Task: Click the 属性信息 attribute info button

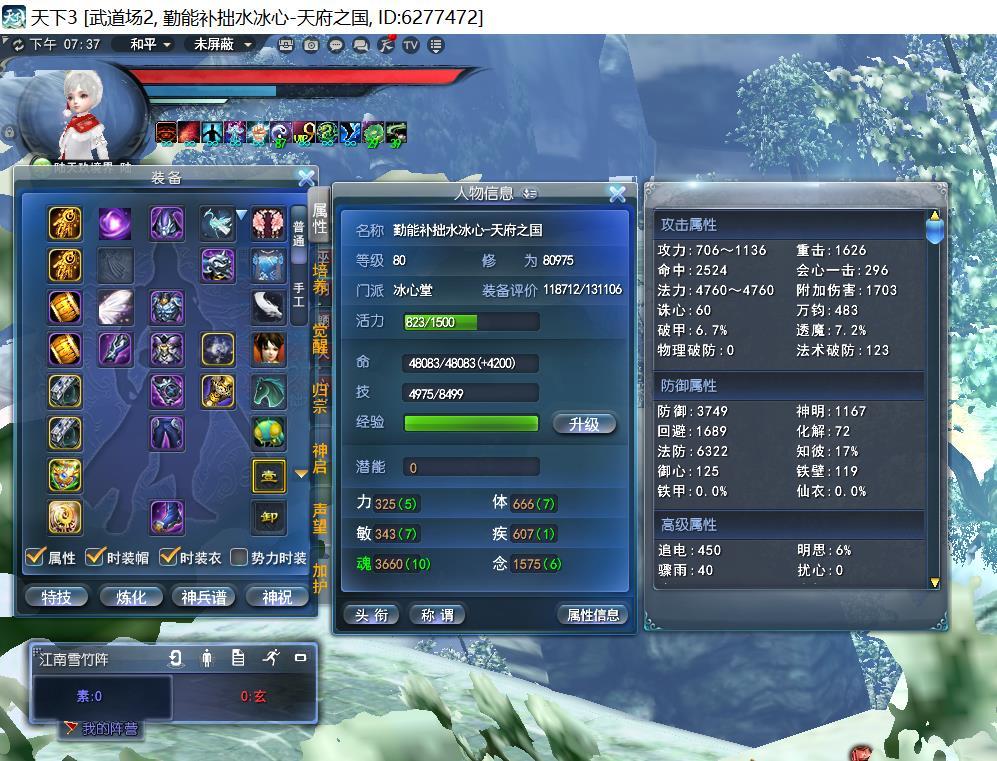Action: click(593, 615)
